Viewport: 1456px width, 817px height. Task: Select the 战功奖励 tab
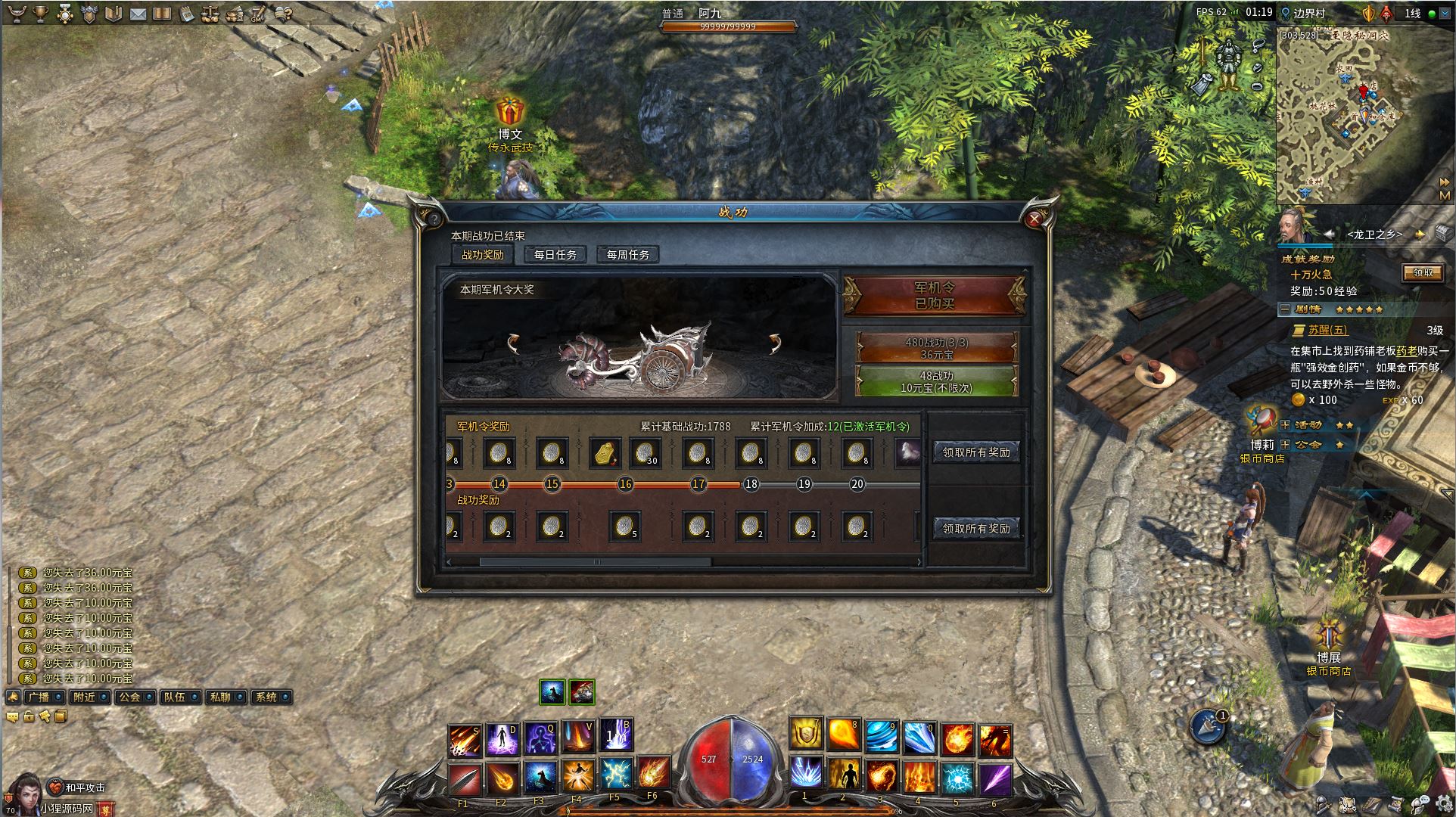(483, 255)
